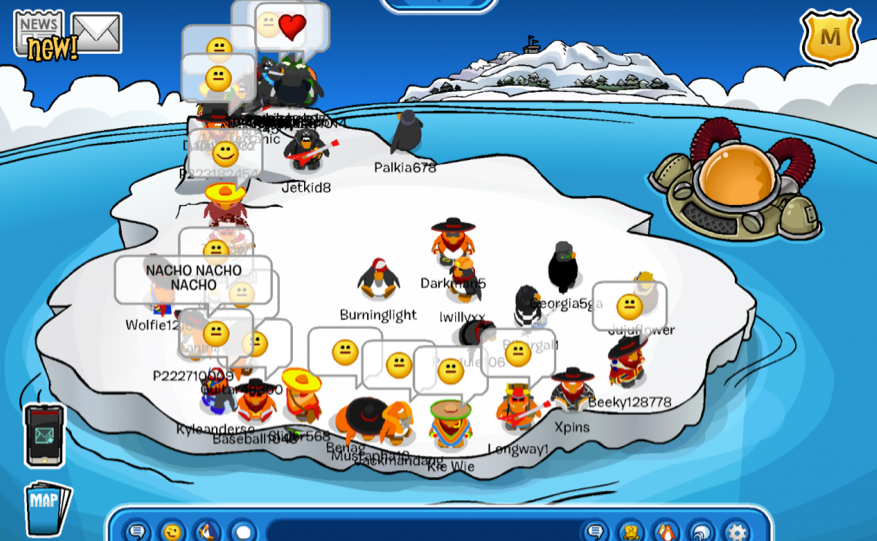Open the settings gear
The image size is (877, 541).
coord(736,531)
